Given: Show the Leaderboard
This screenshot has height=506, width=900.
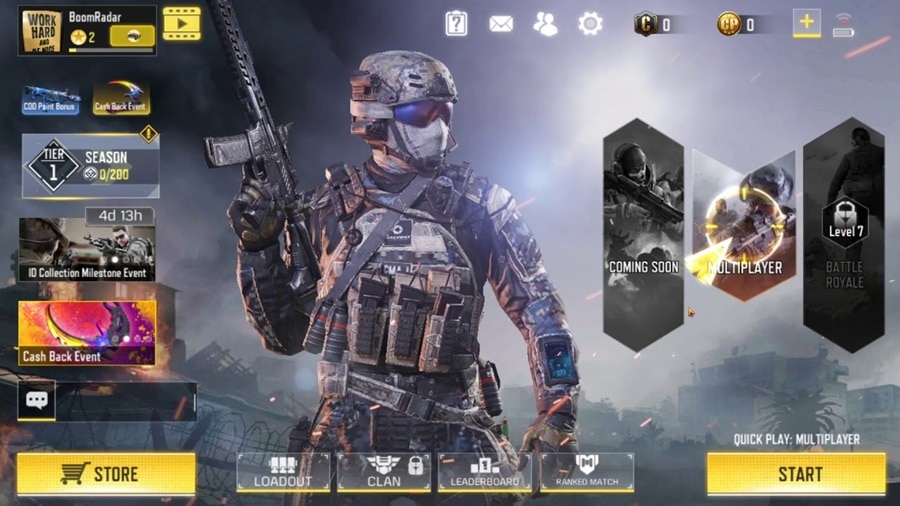Looking at the screenshot, I should [485, 472].
